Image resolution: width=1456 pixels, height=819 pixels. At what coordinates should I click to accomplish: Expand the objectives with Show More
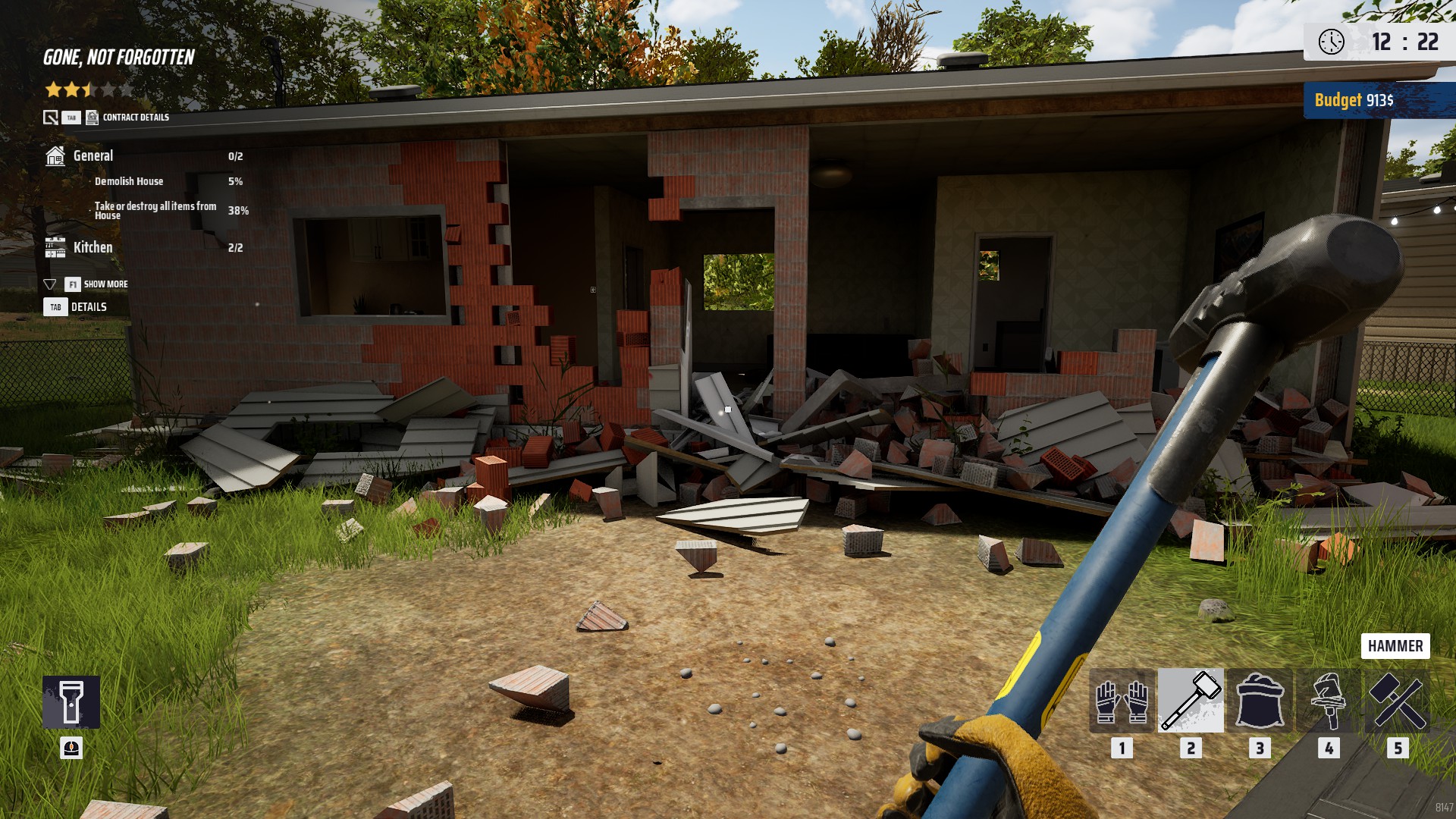coord(105,284)
